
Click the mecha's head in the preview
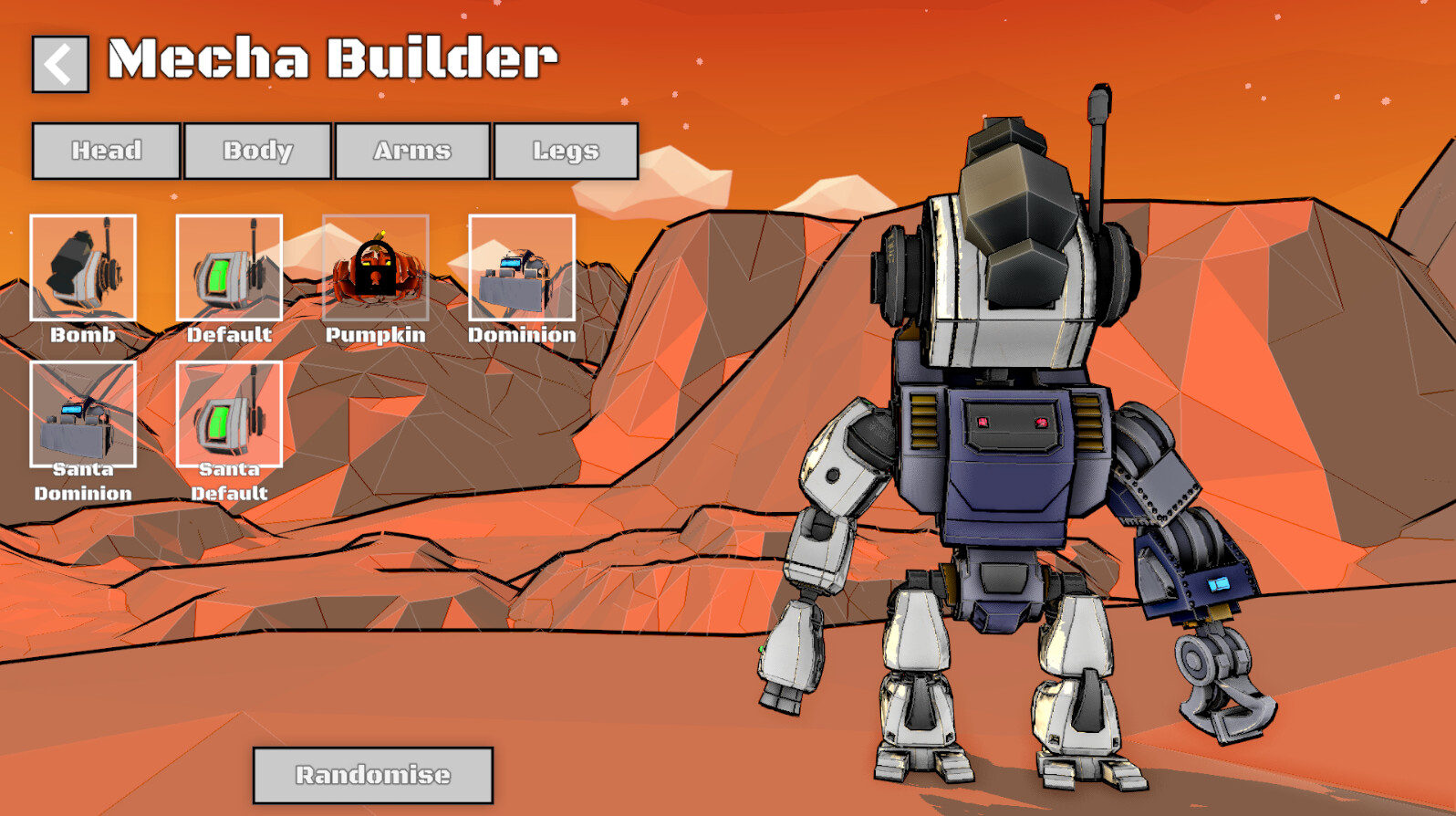(x=1013, y=228)
